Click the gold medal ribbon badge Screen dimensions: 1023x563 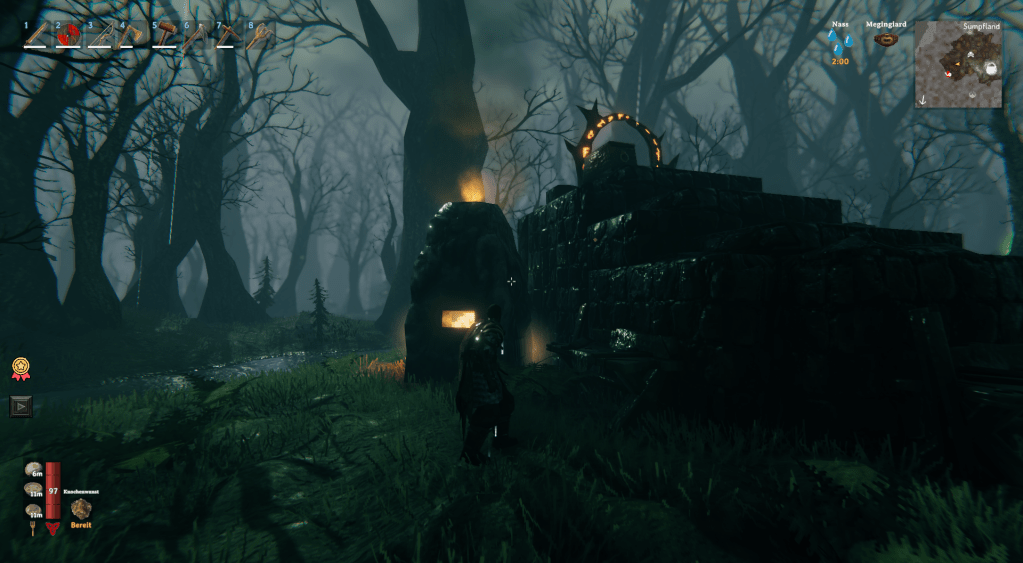[x=20, y=368]
